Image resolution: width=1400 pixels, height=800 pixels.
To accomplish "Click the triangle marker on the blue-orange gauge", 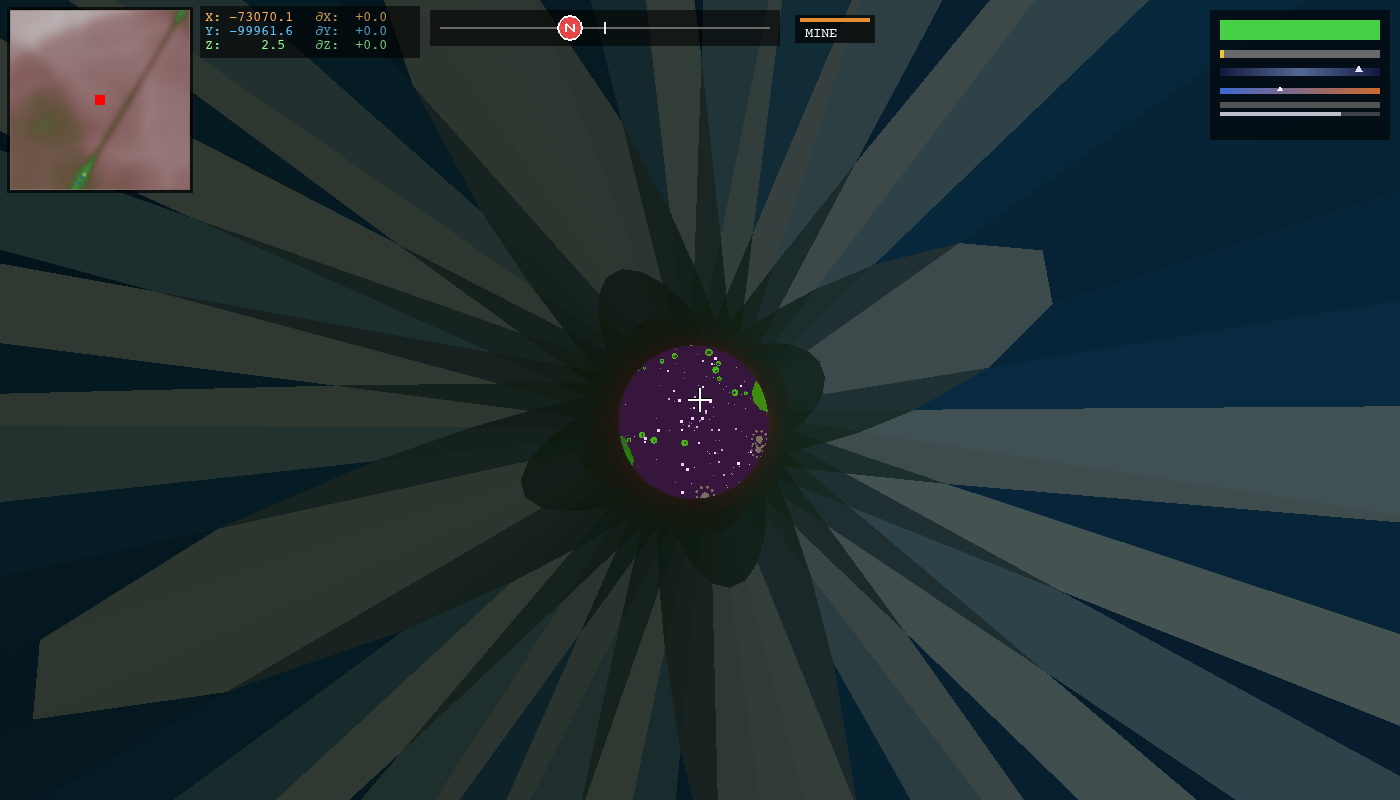I will 1280,89.
